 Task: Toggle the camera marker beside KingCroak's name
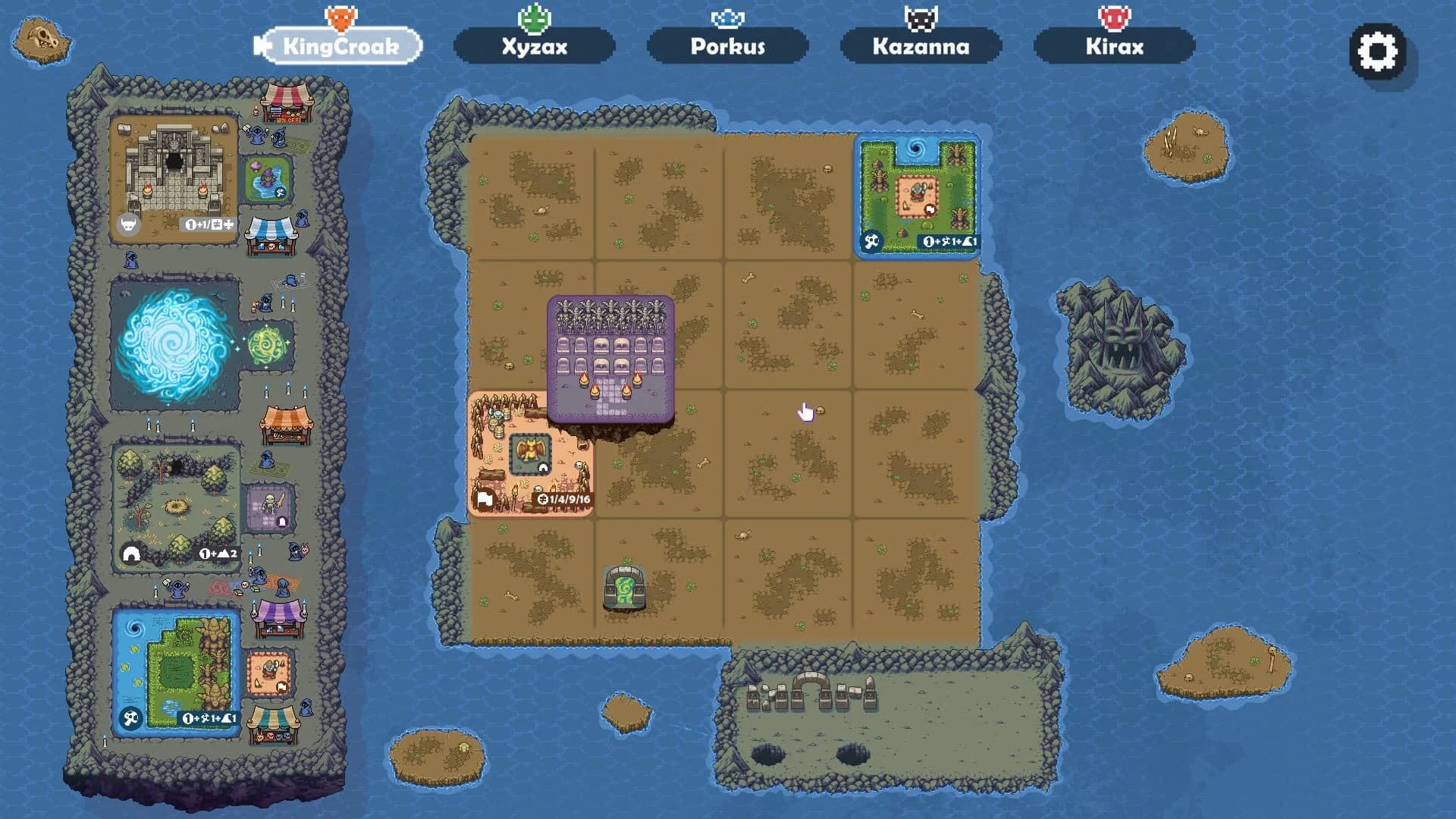point(263,45)
